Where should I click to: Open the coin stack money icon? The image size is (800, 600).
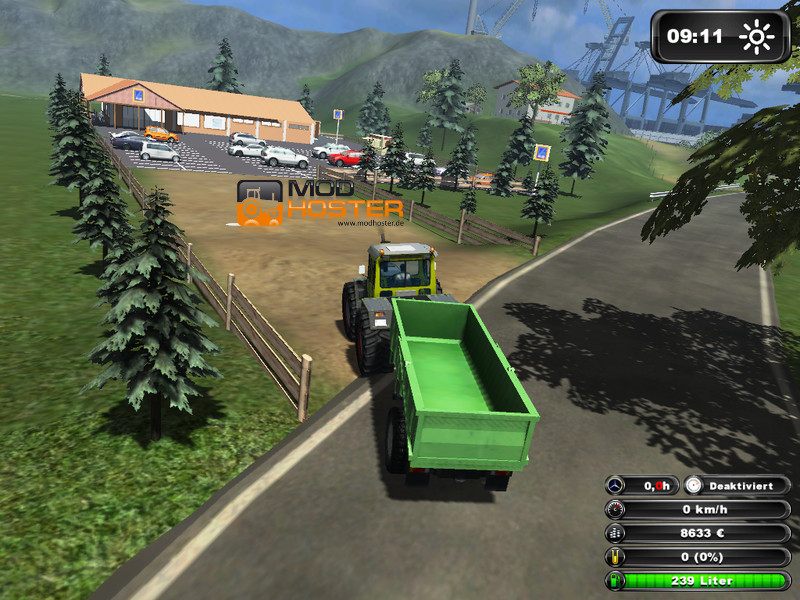(616, 533)
